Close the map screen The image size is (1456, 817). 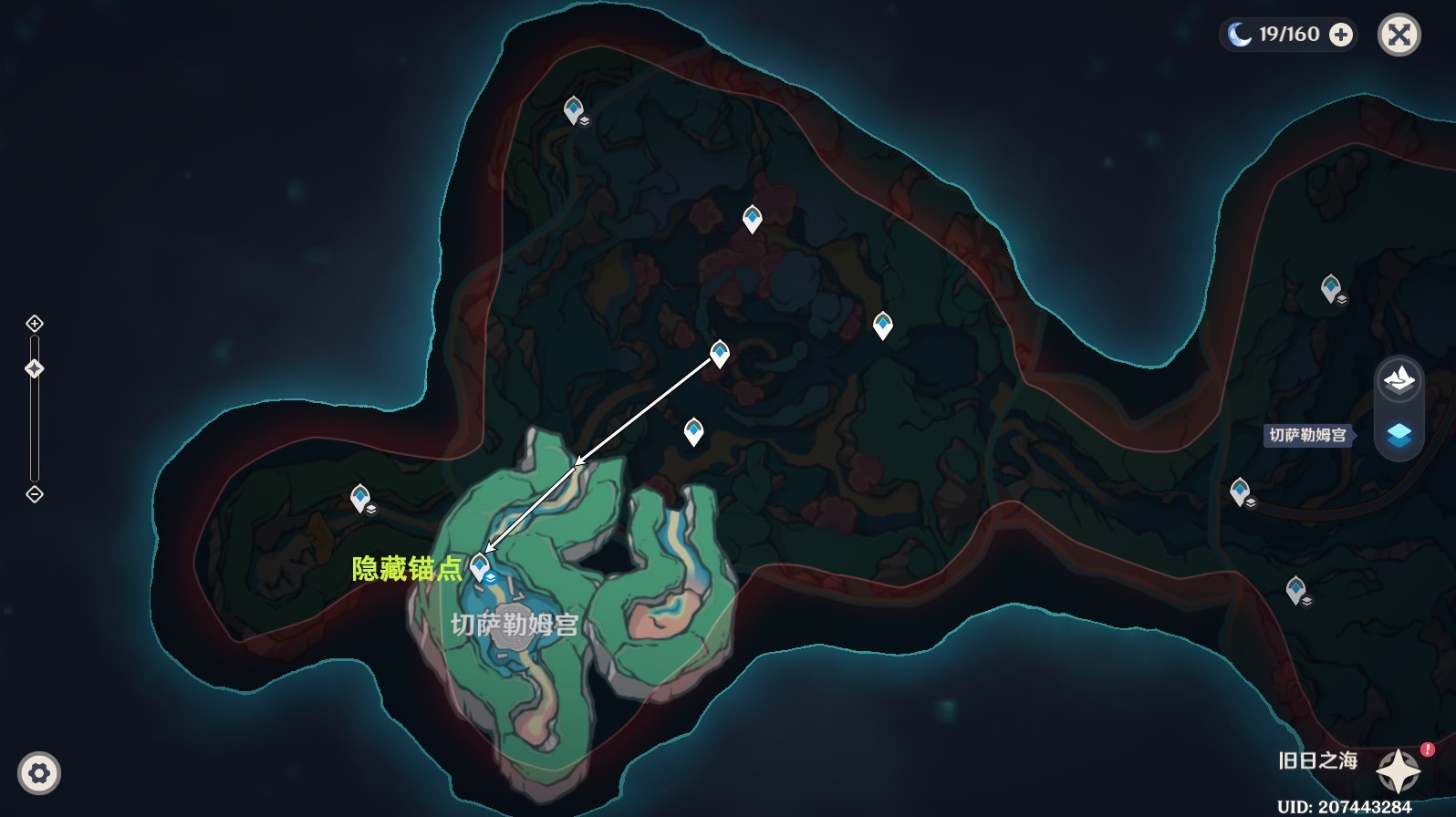pos(1399,36)
